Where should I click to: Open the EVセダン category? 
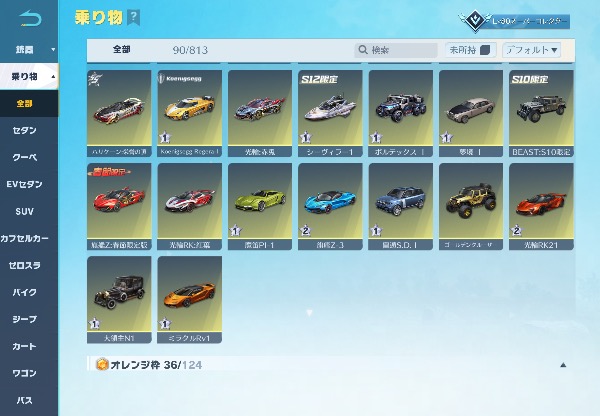(27, 185)
